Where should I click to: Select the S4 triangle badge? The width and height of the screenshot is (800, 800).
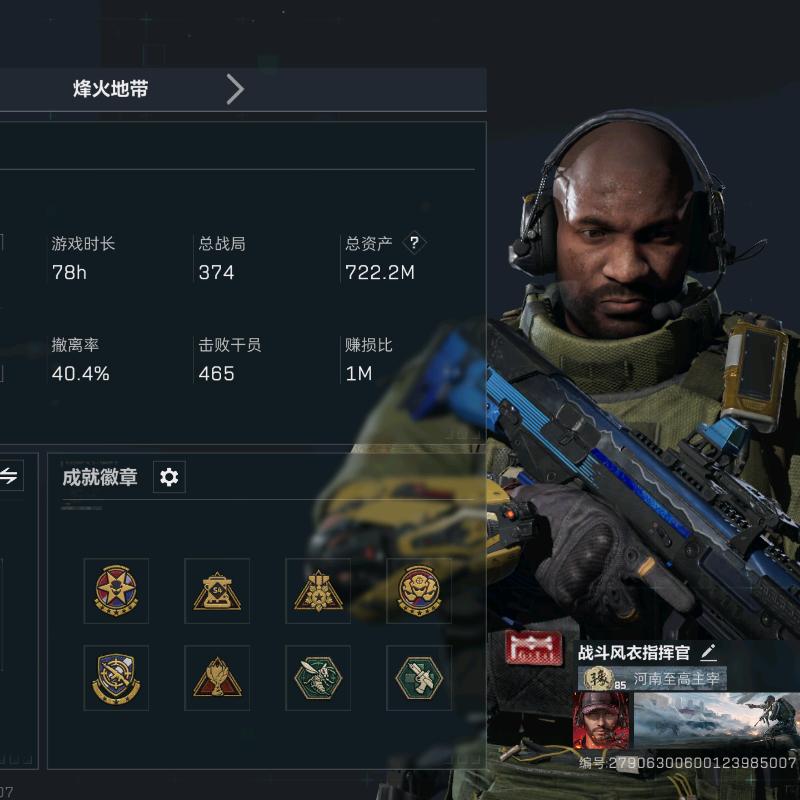(x=217, y=591)
